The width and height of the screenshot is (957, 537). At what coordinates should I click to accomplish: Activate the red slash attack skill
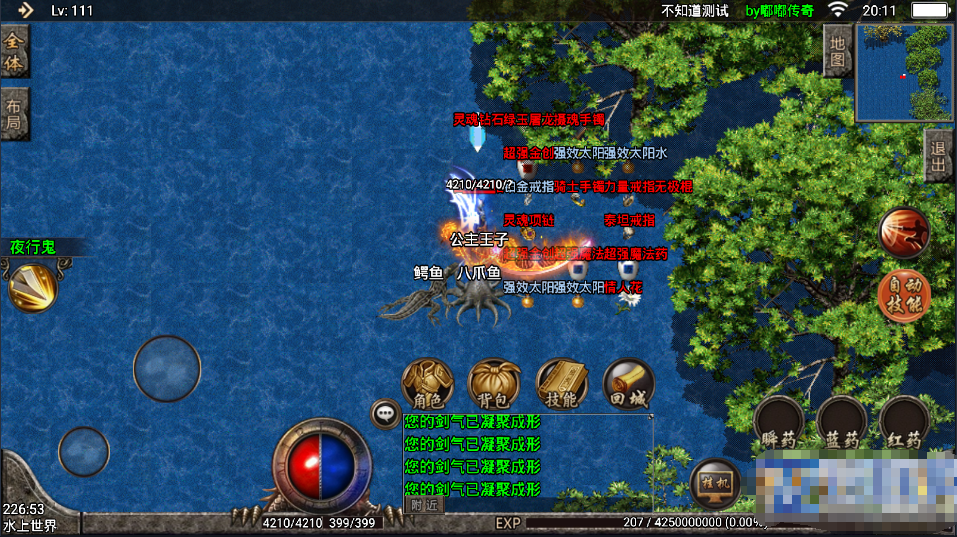tap(904, 233)
